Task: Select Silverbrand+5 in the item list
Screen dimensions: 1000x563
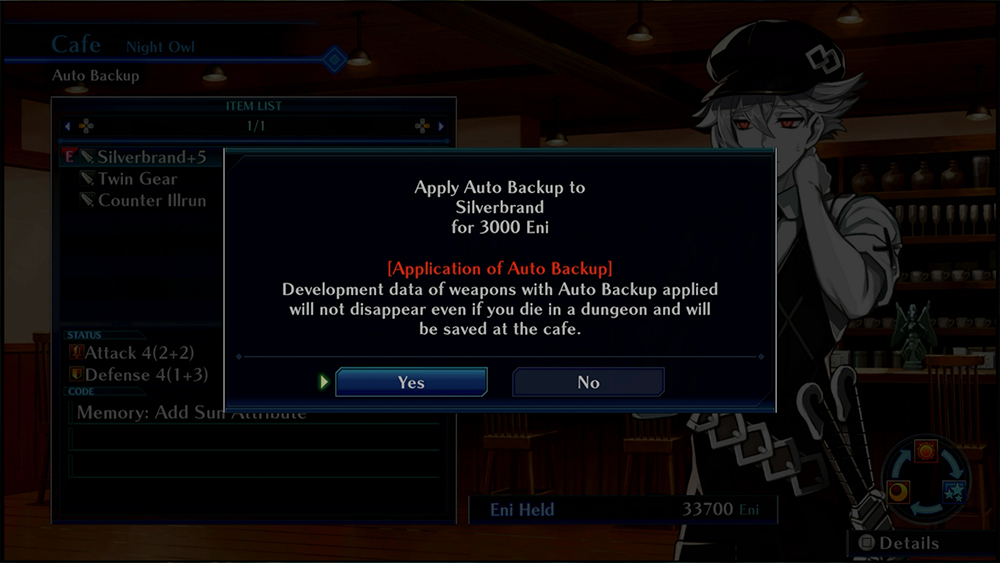Action: point(150,157)
